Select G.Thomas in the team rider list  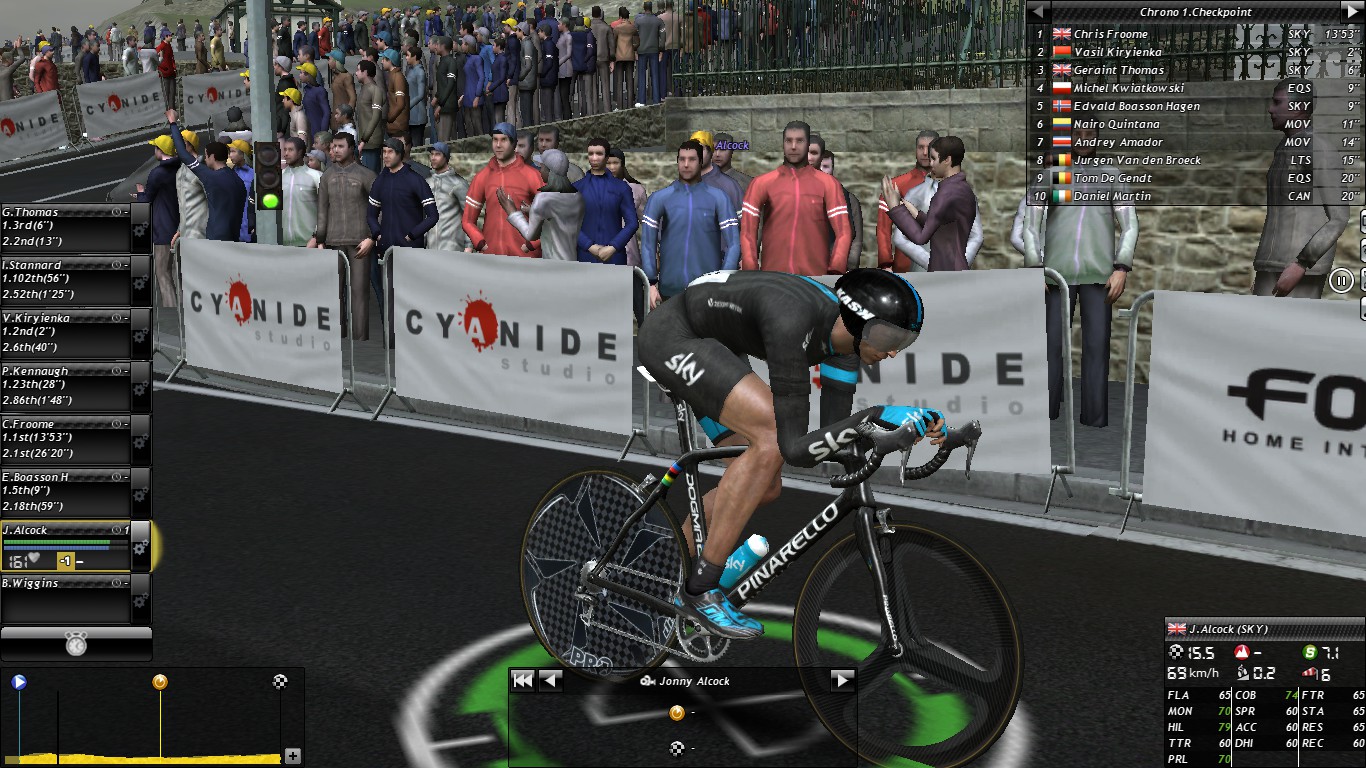click(65, 227)
